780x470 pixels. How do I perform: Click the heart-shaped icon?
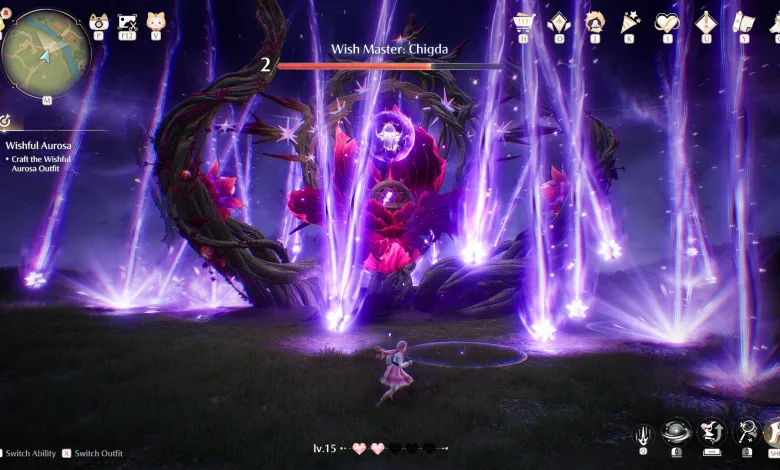click(x=666, y=21)
